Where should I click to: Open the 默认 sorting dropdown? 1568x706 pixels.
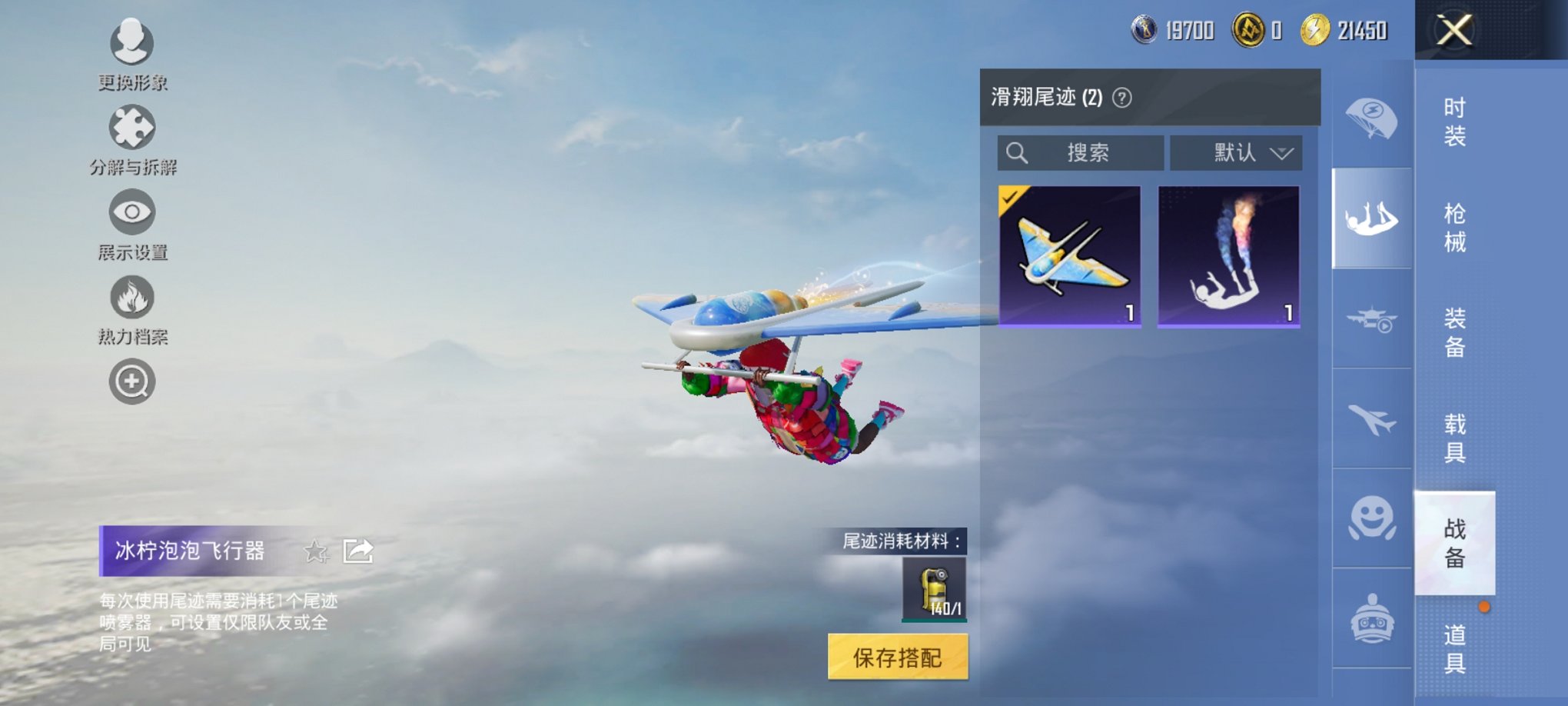(1235, 153)
